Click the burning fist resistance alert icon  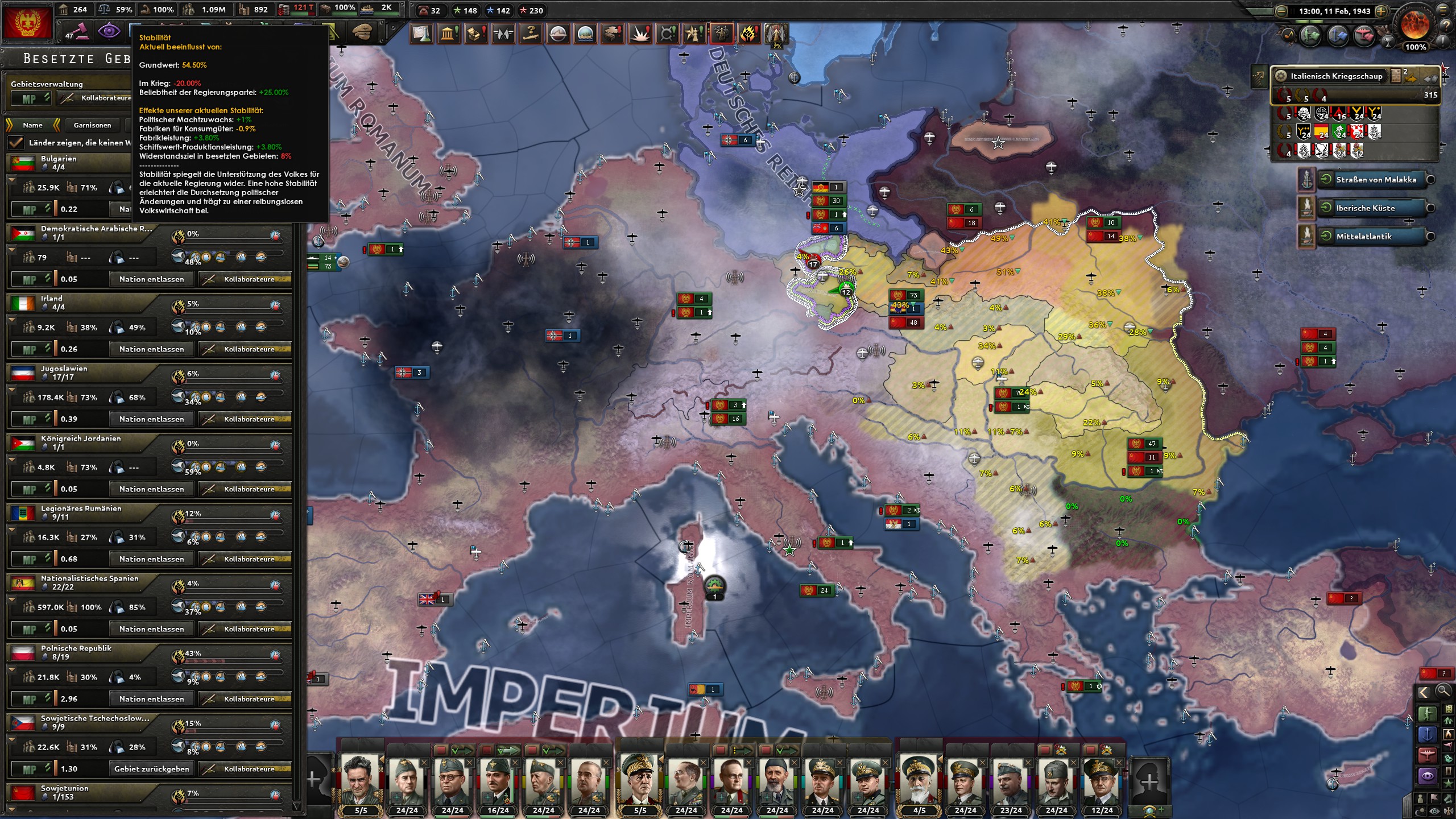[750, 34]
